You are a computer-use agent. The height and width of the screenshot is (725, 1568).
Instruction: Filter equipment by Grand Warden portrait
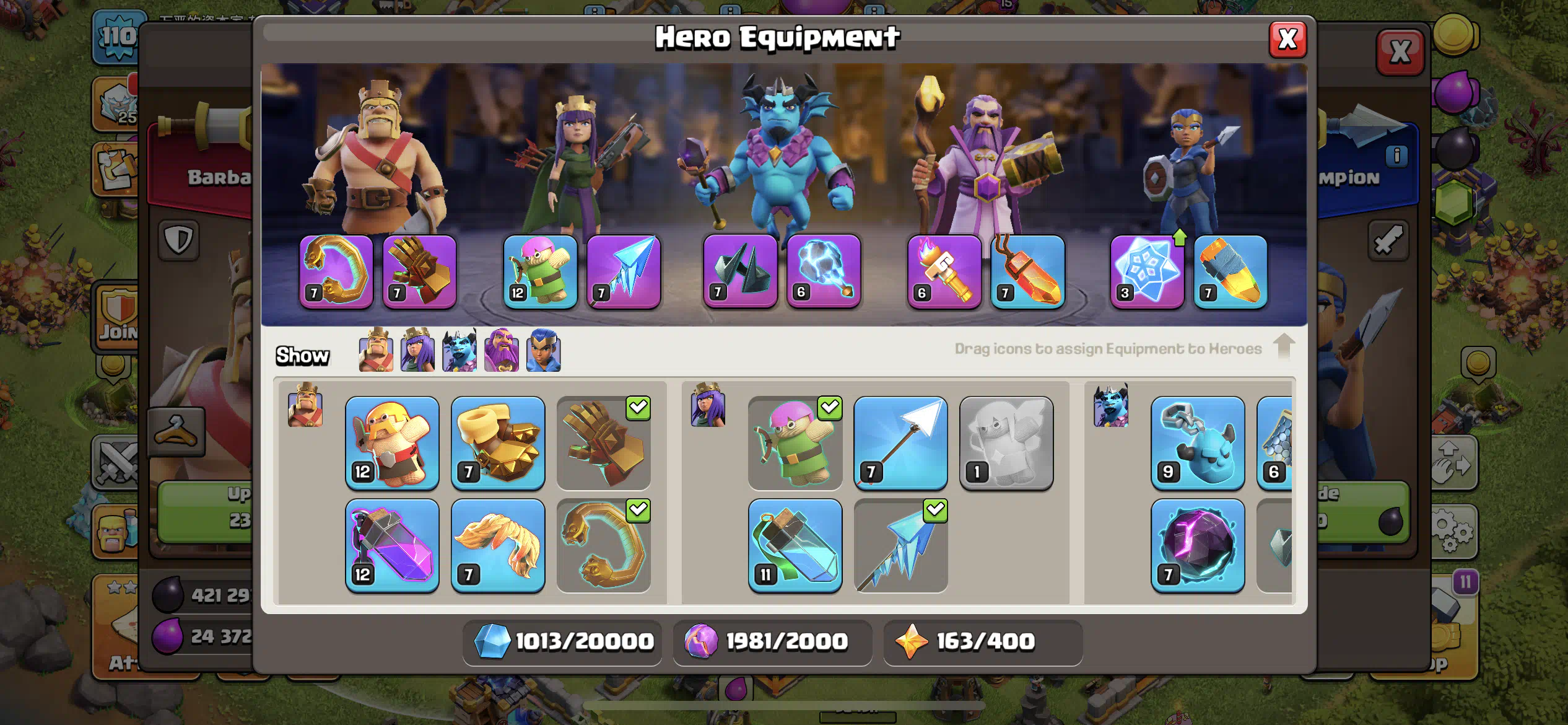point(501,351)
